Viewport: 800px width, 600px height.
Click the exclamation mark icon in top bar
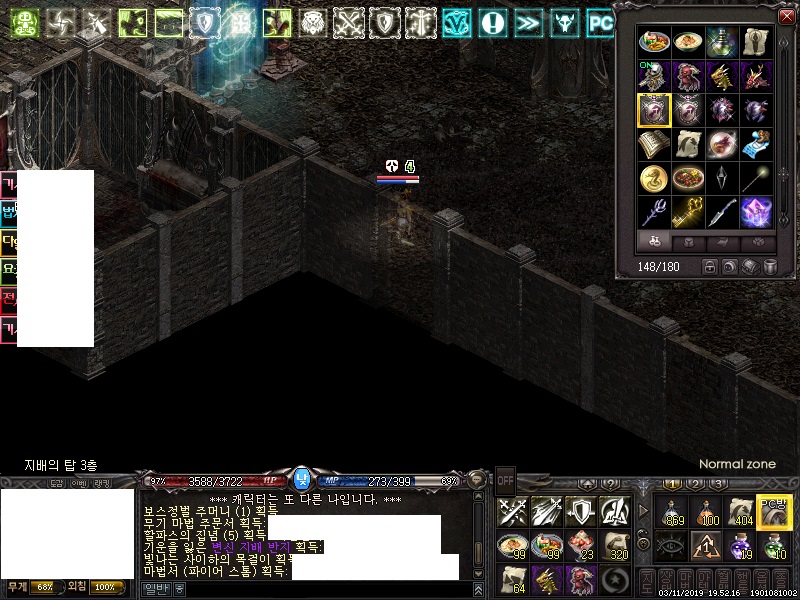491,22
